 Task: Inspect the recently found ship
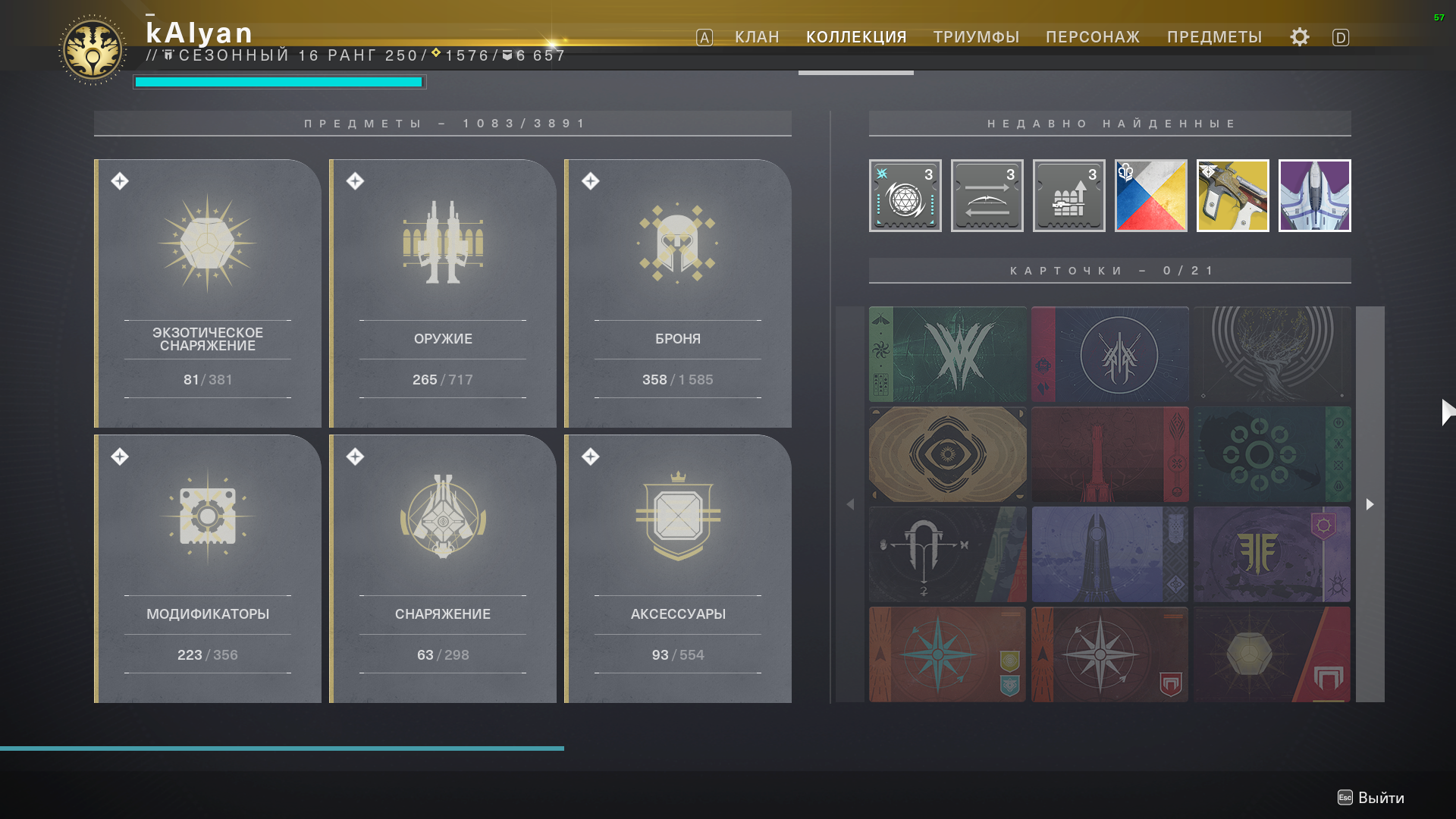click(x=1314, y=196)
